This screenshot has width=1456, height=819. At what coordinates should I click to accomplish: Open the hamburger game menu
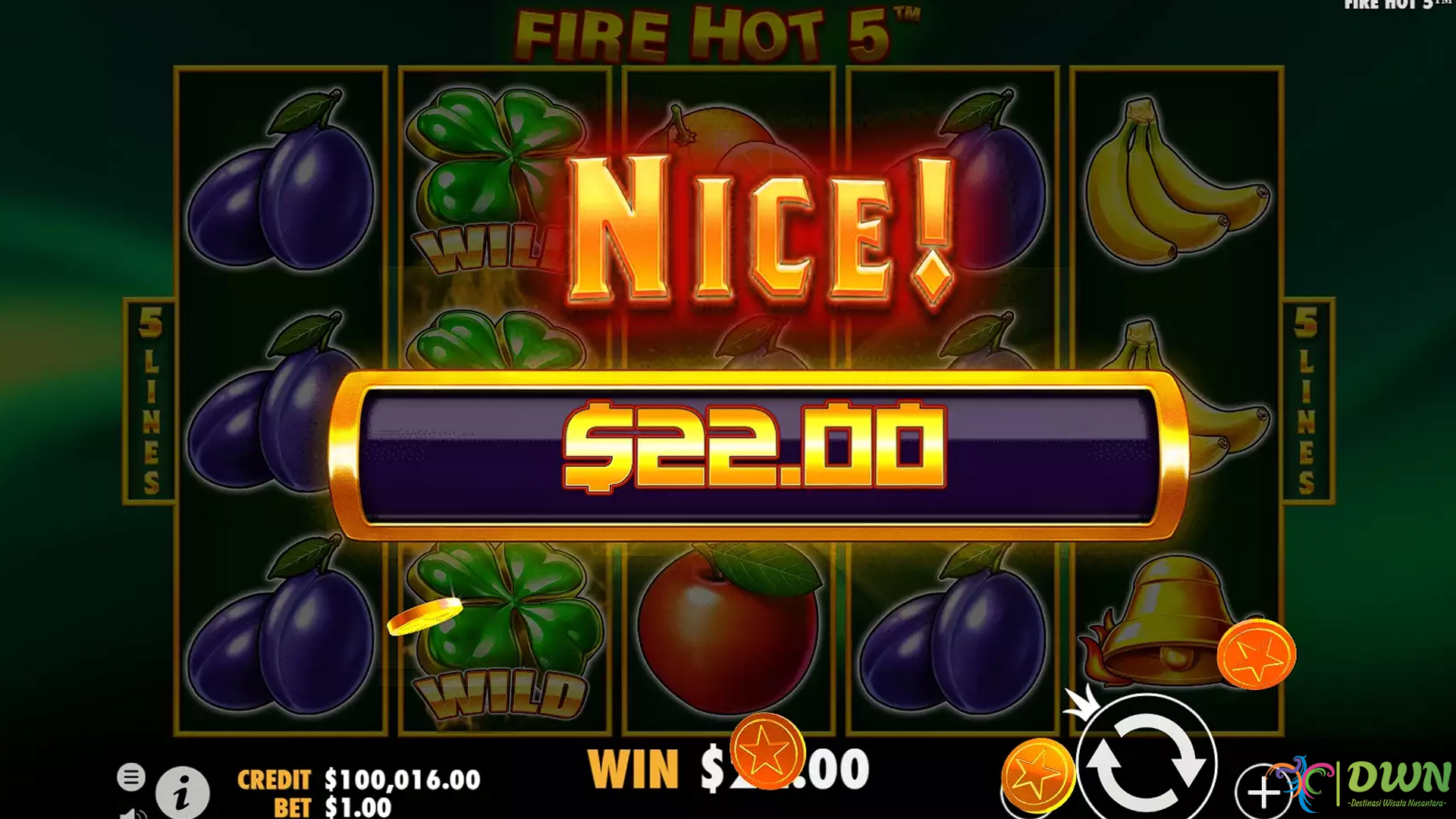tap(133, 776)
